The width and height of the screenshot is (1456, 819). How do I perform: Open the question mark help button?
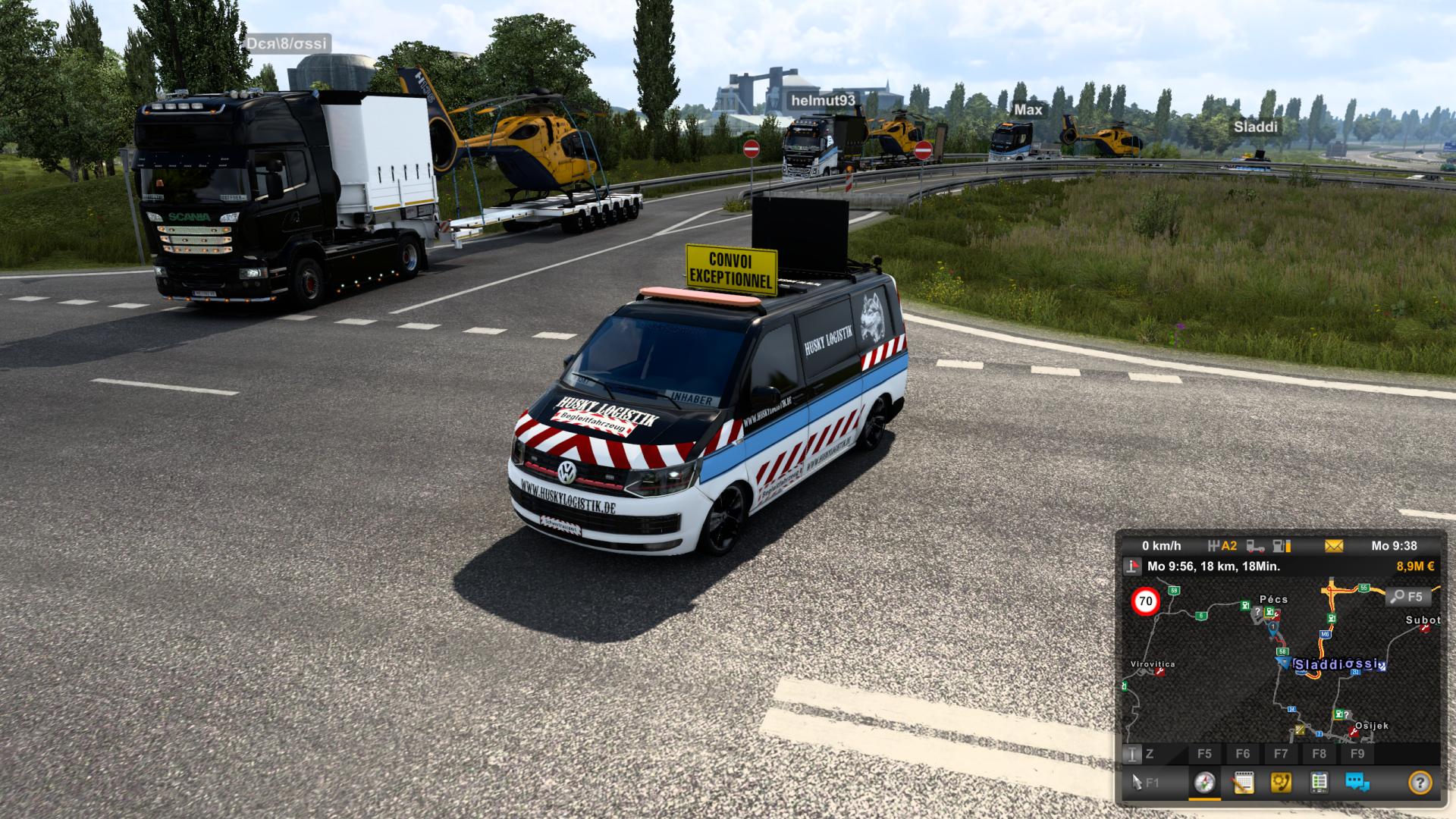coord(1420,782)
